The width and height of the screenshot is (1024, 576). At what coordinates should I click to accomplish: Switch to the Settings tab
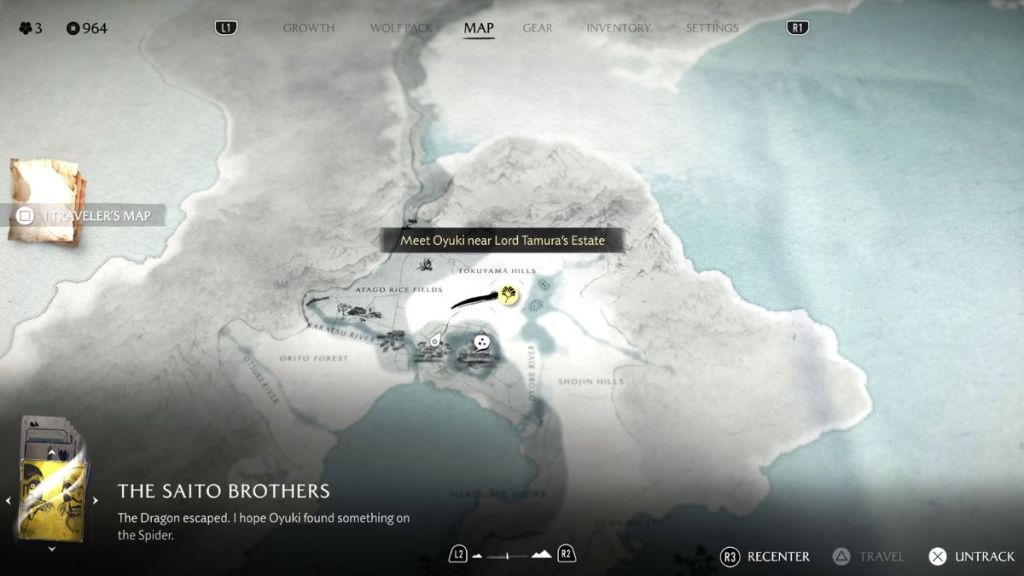[x=712, y=28]
